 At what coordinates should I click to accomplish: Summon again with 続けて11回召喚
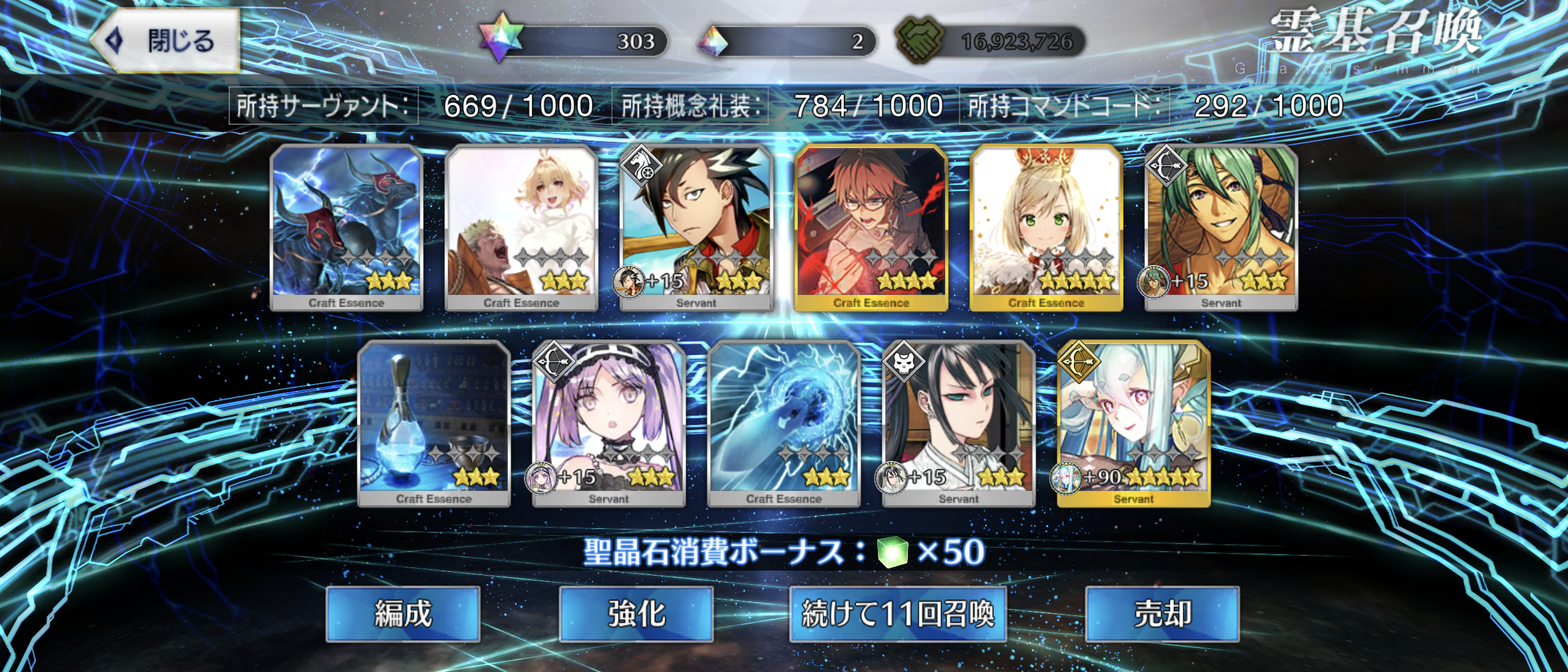coord(897,614)
